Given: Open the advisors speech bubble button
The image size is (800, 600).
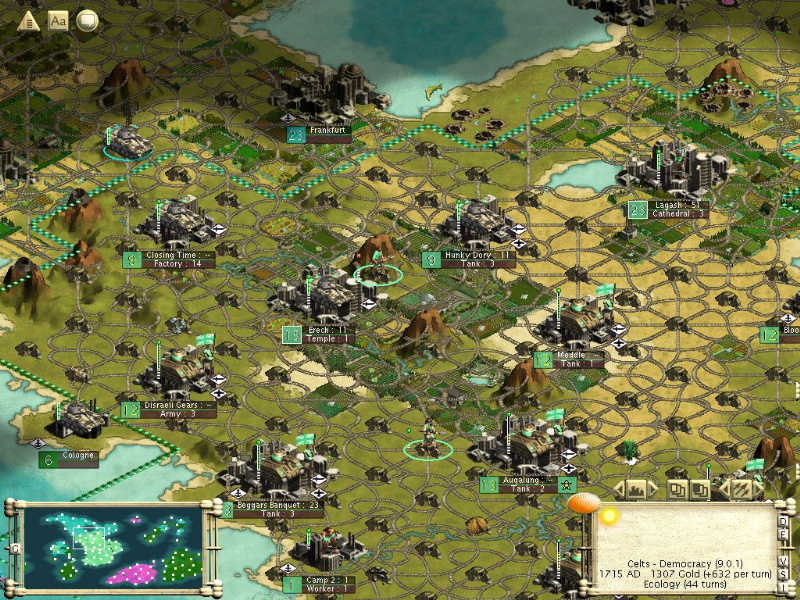Looking at the screenshot, I should click(88, 20).
